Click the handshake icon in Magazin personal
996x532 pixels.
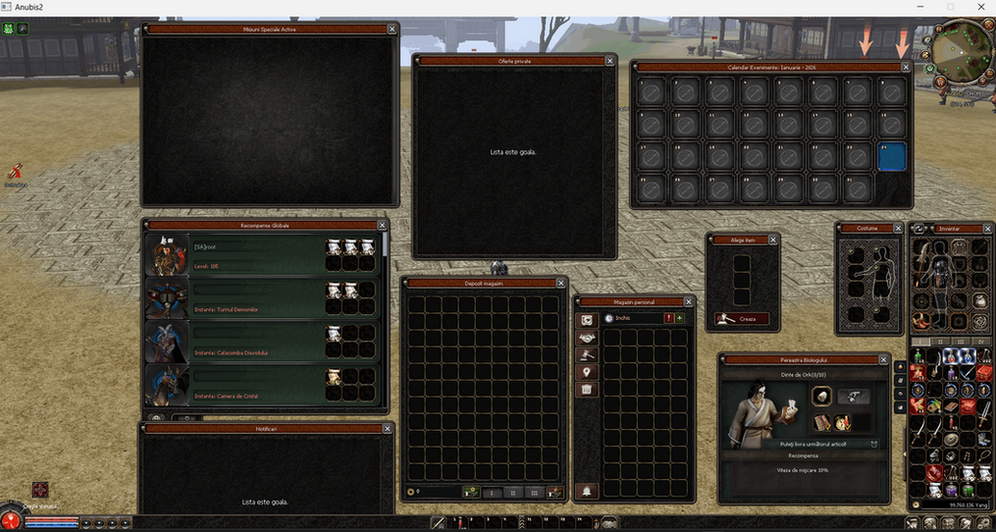click(x=588, y=338)
